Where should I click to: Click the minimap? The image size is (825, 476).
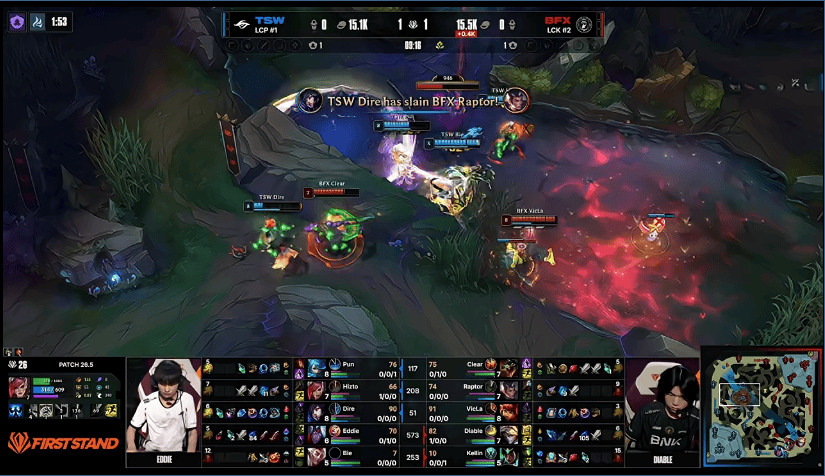pyautogui.click(x=761, y=407)
